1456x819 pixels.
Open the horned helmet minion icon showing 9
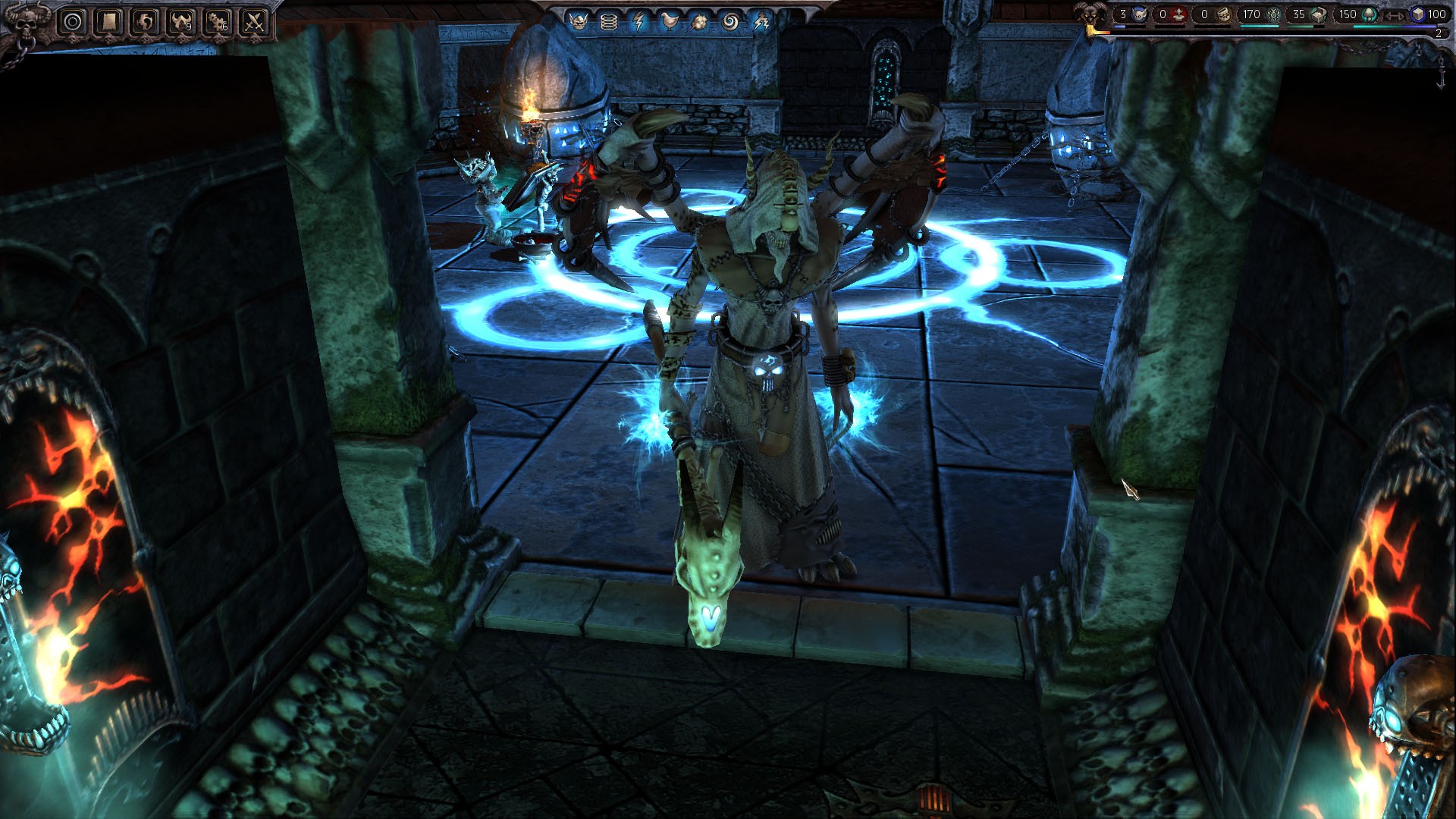pyautogui.click(x=181, y=21)
